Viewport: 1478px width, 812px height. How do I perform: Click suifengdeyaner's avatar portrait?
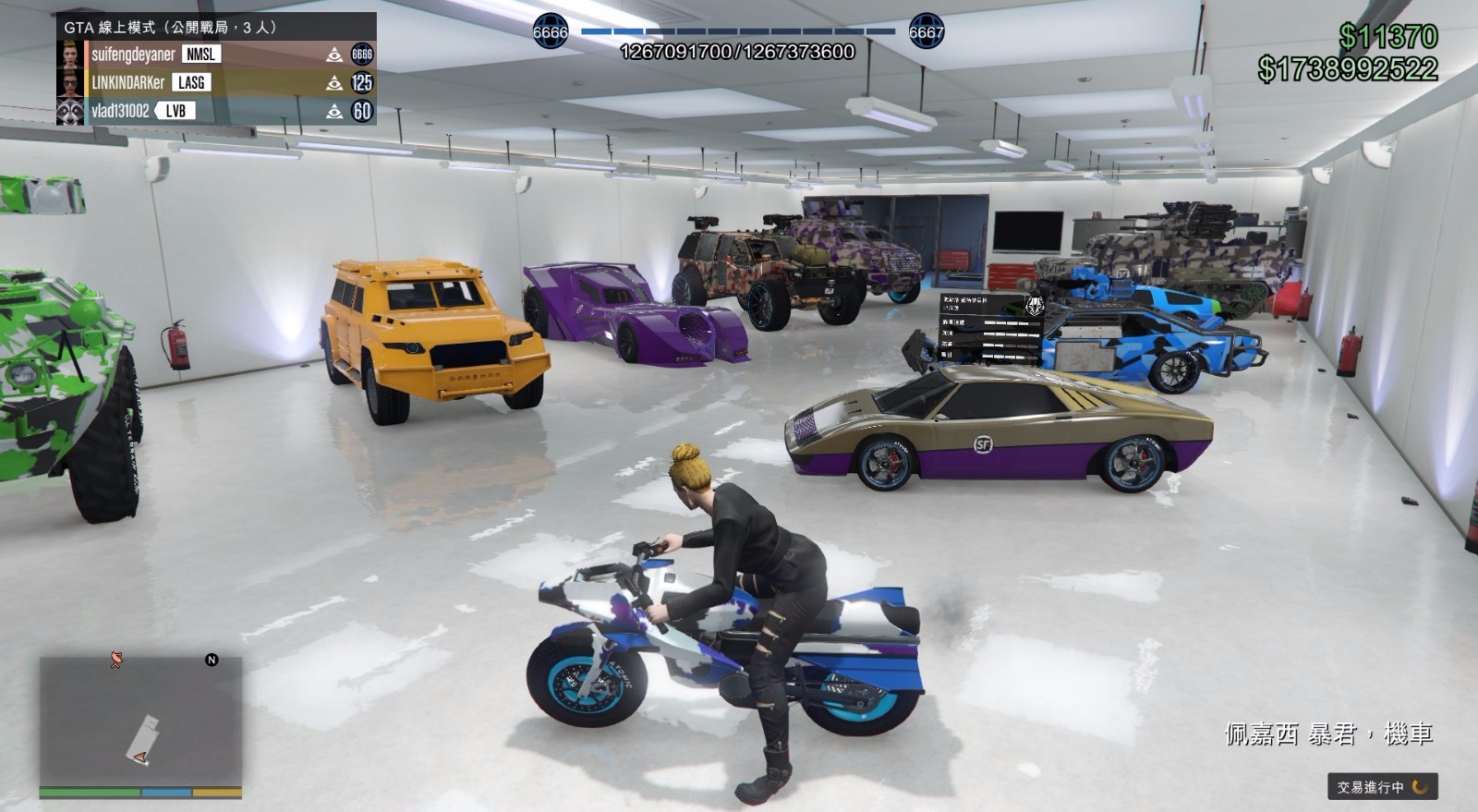click(x=72, y=55)
